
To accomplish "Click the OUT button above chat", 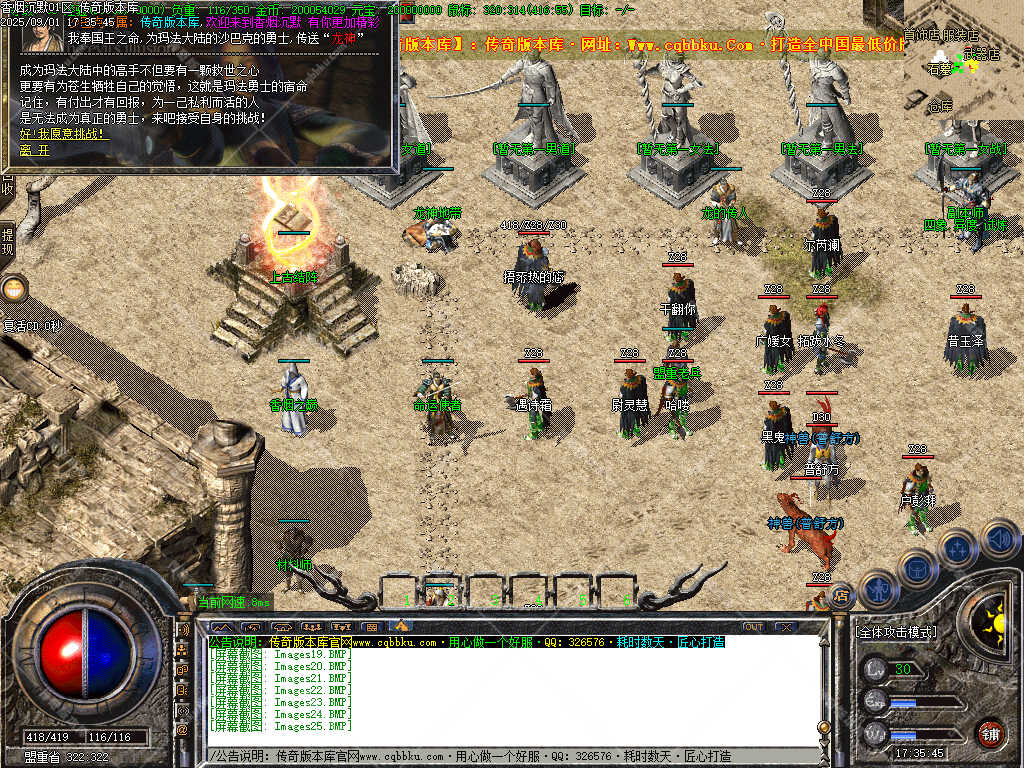I will [x=753, y=627].
